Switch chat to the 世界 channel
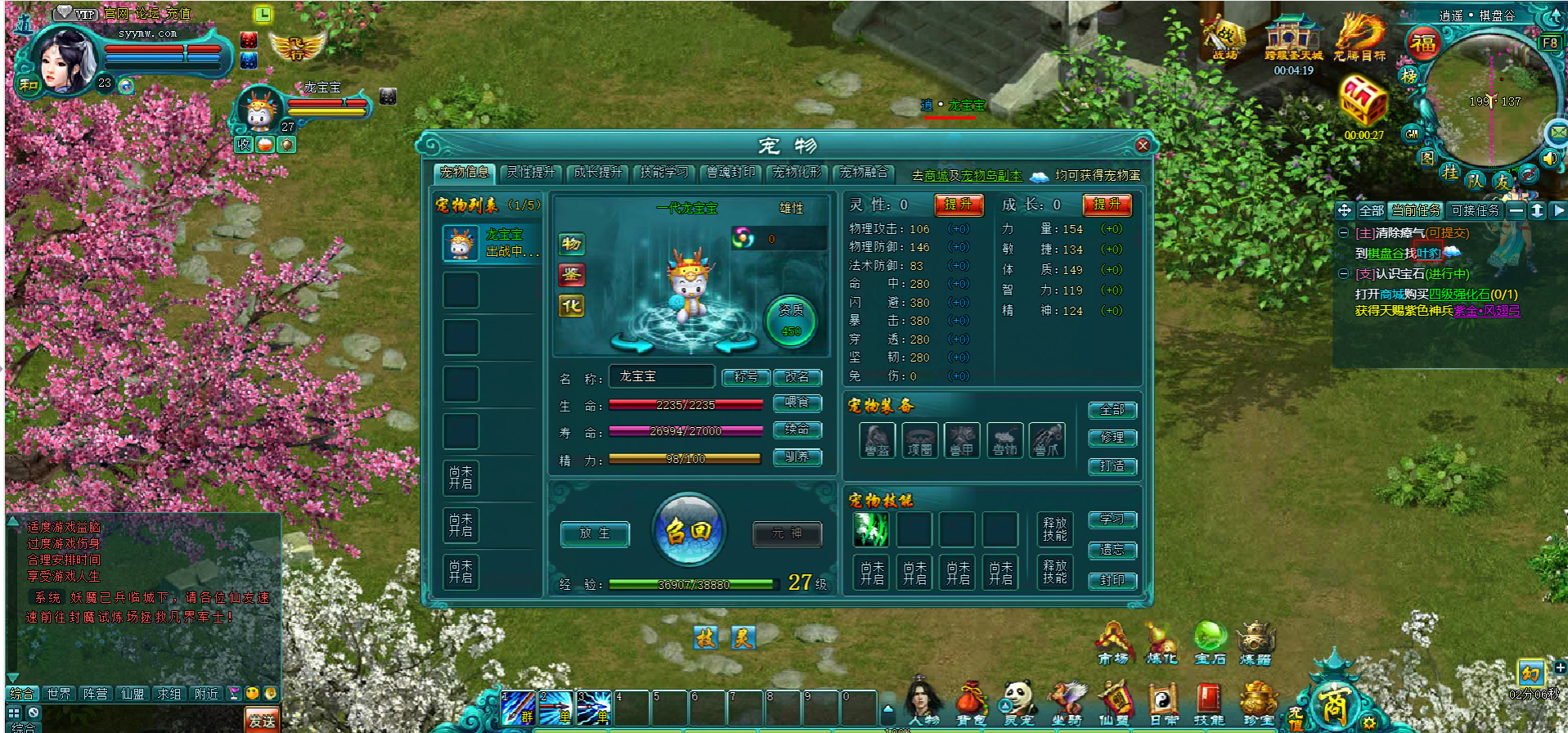Screen dimensions: 1568x733 (x=59, y=694)
